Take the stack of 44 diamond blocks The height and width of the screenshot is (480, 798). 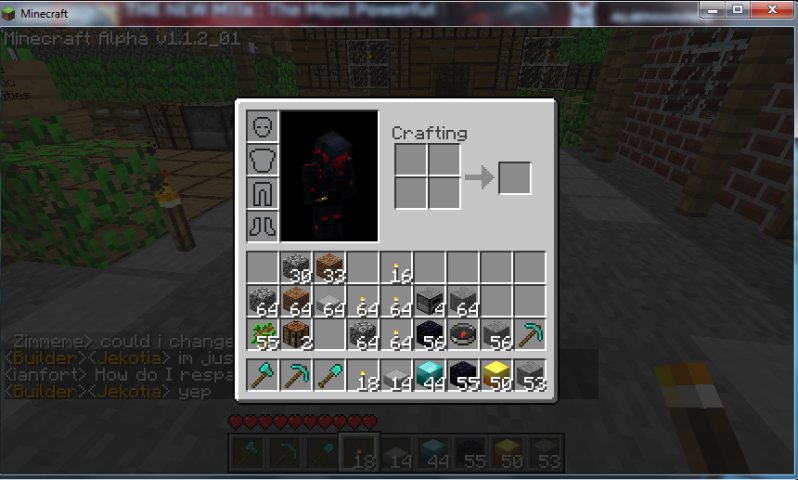tap(429, 375)
